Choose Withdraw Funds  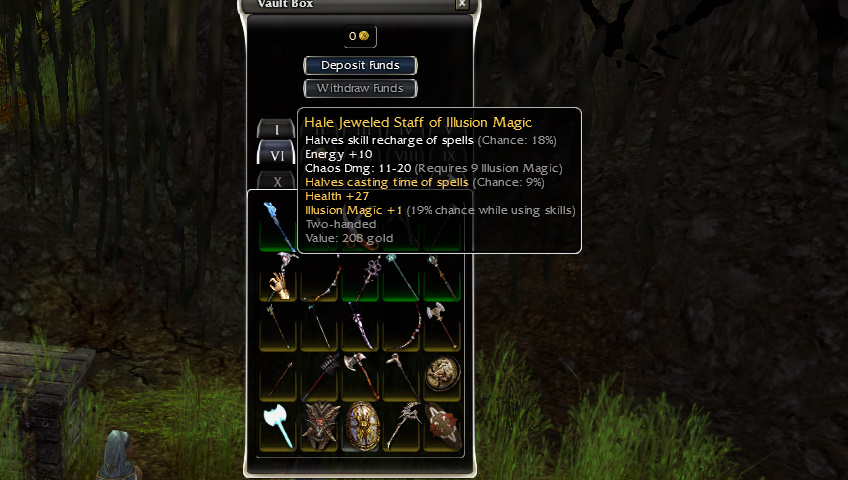pos(360,88)
